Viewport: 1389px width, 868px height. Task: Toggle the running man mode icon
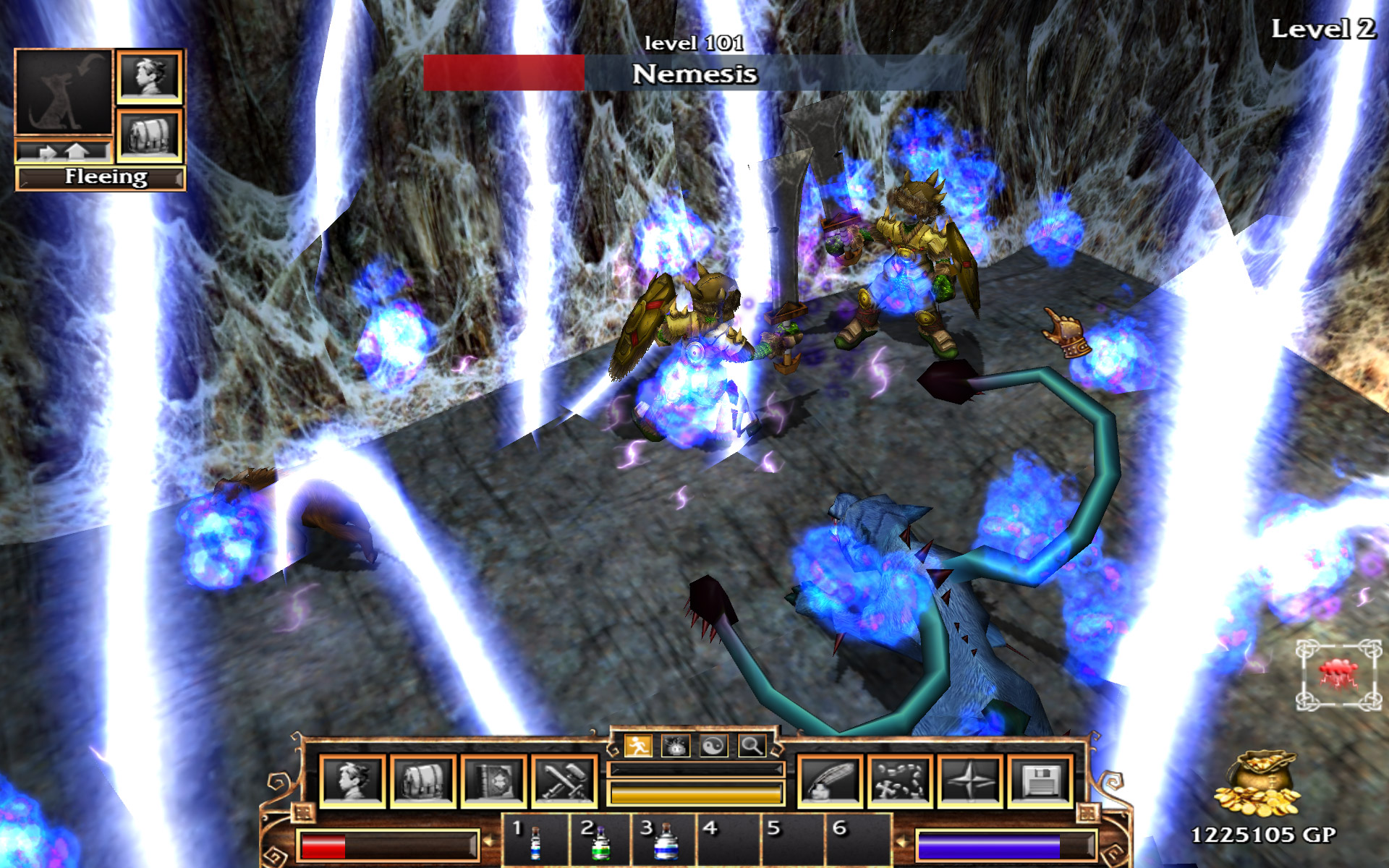click(x=638, y=745)
